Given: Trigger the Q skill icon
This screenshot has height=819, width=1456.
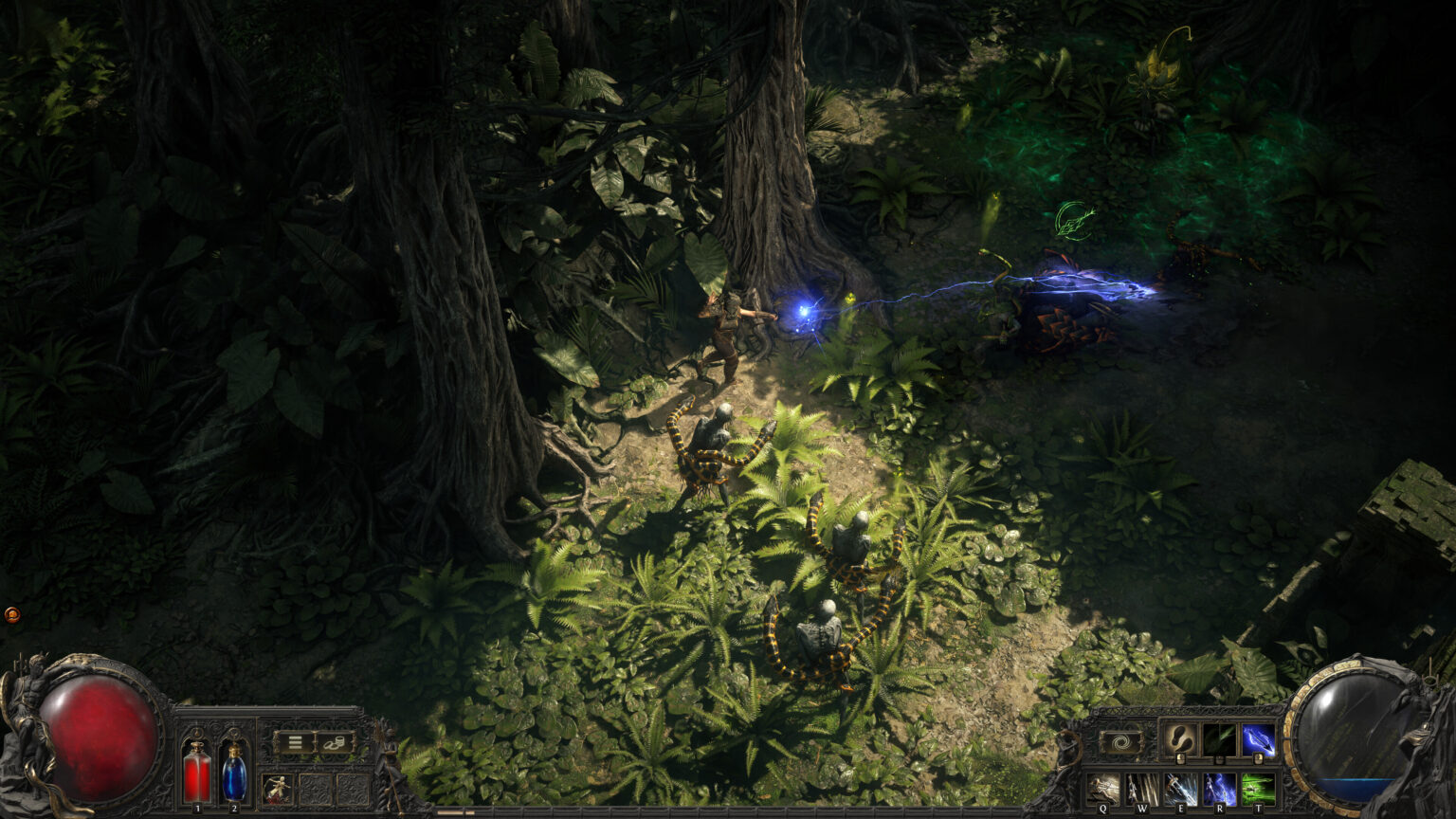Looking at the screenshot, I should tap(1103, 789).
